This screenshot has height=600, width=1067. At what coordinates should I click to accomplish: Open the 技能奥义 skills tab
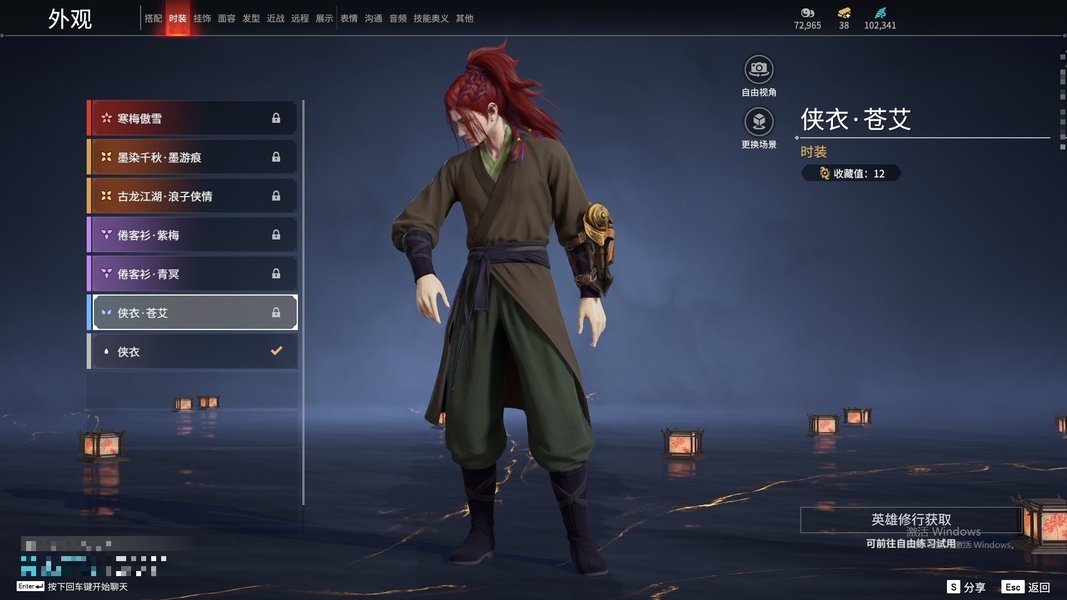pos(431,18)
